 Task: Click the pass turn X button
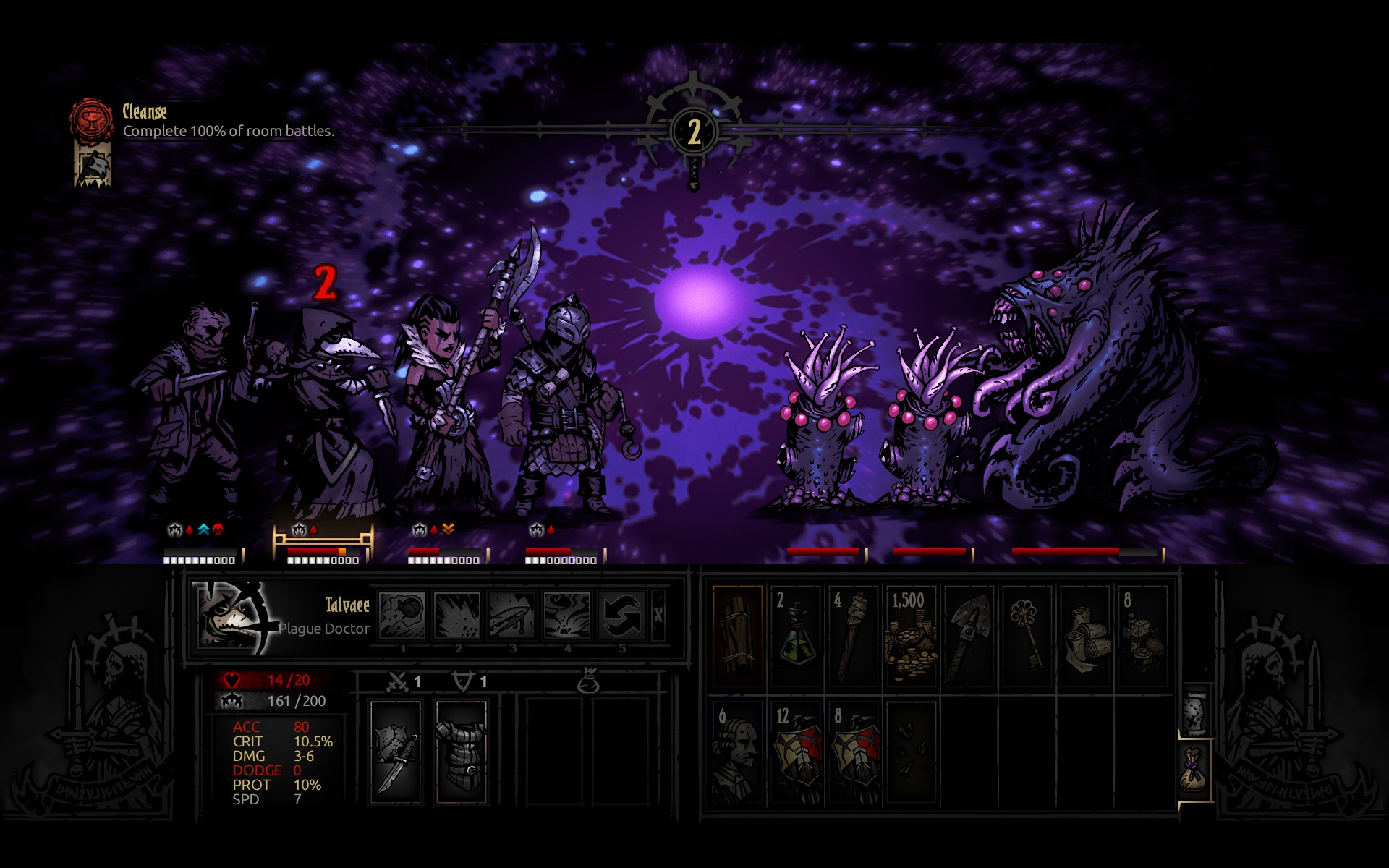point(658,615)
